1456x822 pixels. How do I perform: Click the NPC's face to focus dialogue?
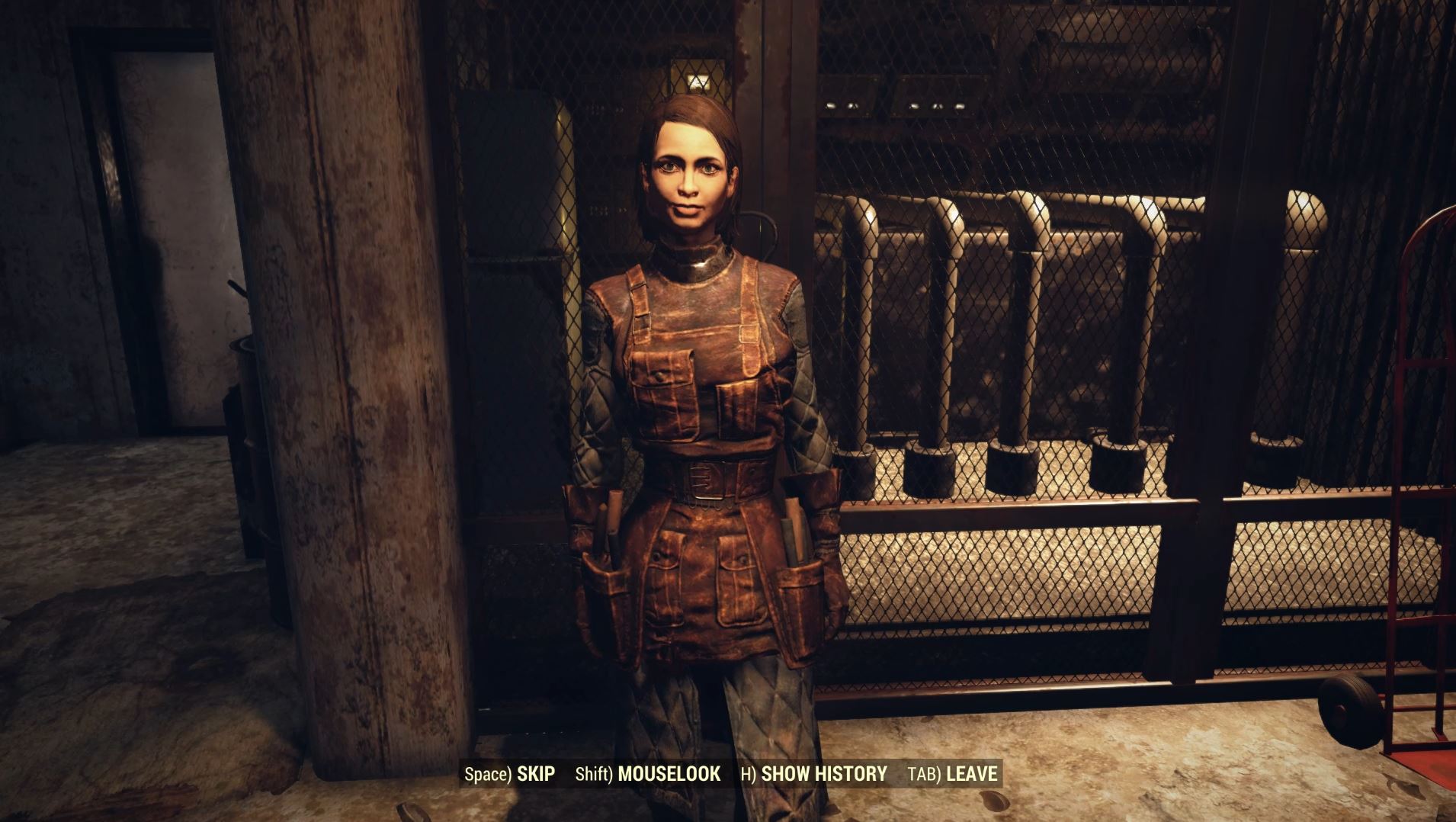(x=691, y=175)
